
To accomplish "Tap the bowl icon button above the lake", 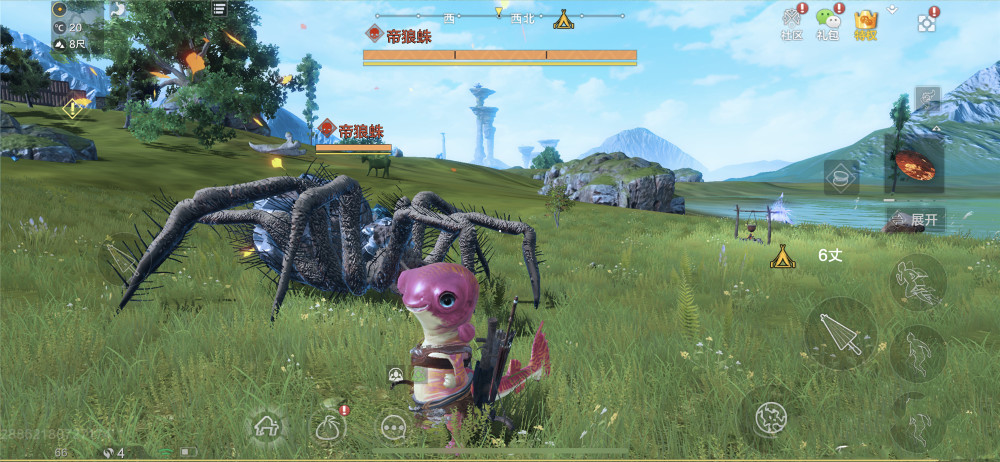I will (x=841, y=177).
